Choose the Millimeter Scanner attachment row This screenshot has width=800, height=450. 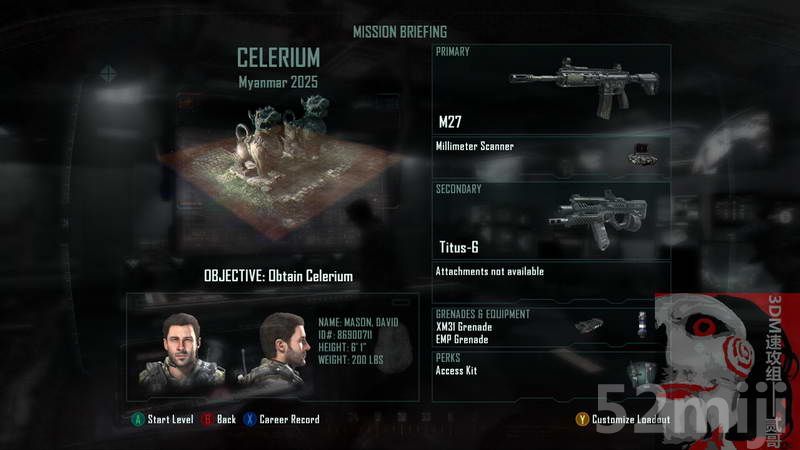(552, 148)
